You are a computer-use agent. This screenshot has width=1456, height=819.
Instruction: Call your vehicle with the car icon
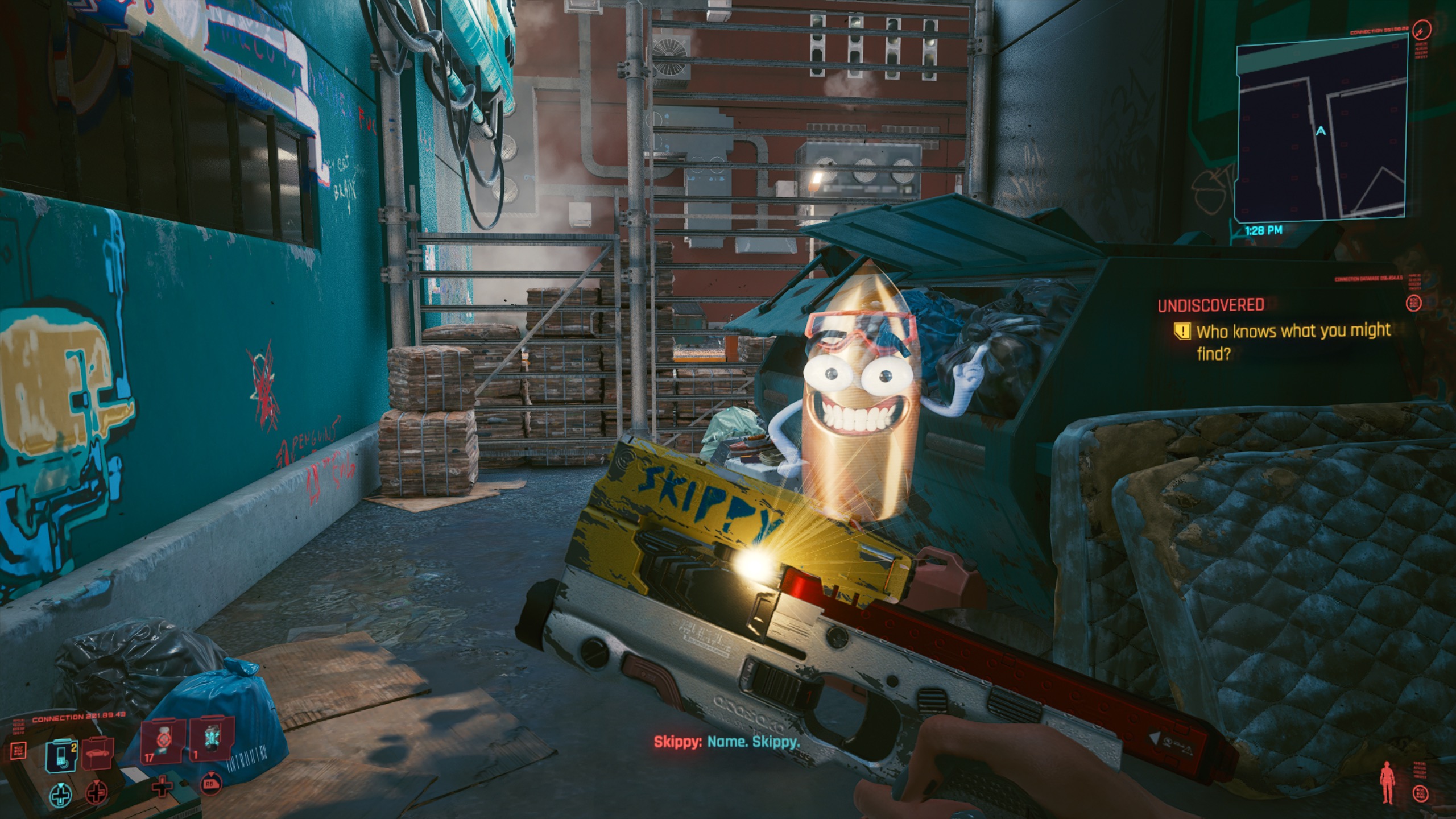tap(98, 754)
